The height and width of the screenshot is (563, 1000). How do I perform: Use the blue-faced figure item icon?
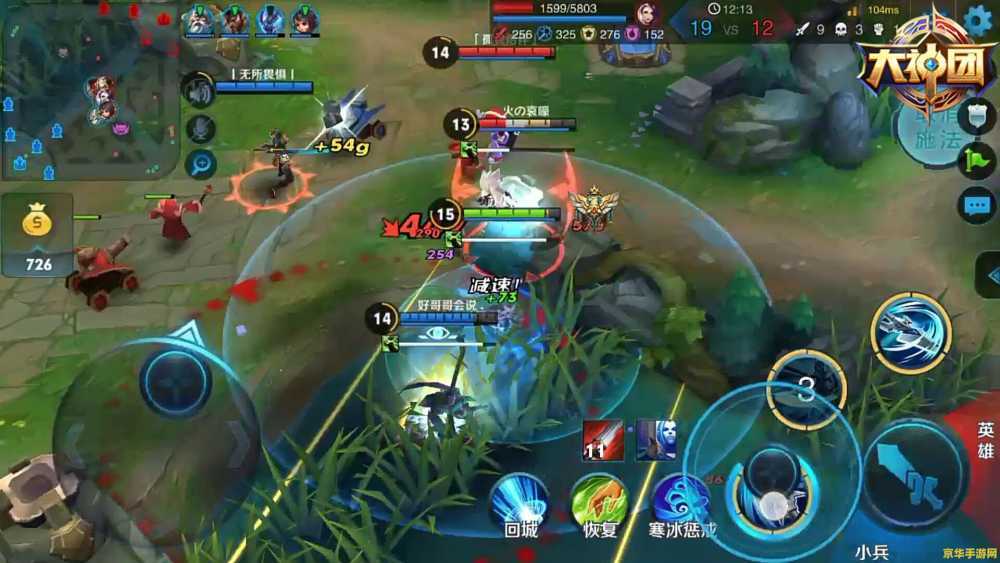(x=656, y=440)
